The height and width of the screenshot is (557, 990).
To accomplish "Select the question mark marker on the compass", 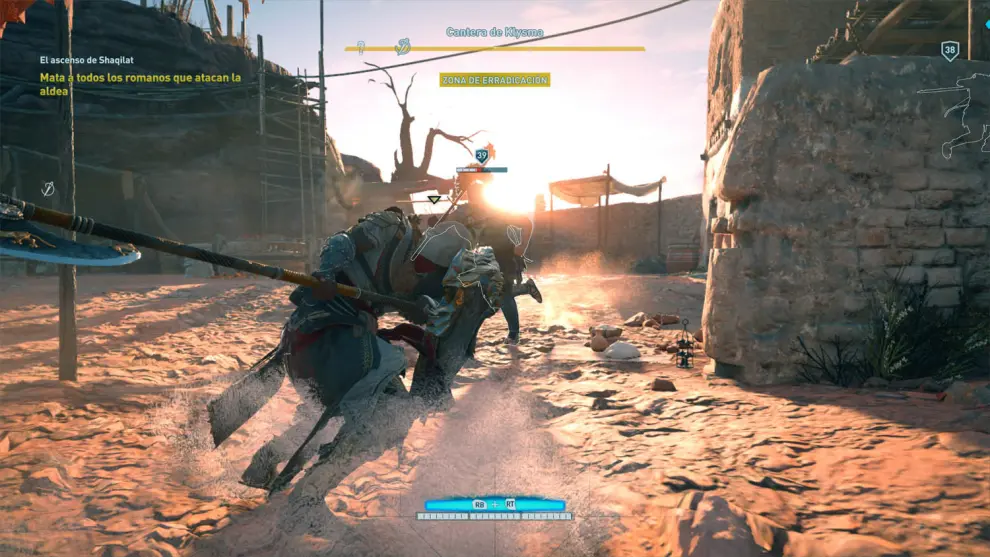I will [x=361, y=47].
